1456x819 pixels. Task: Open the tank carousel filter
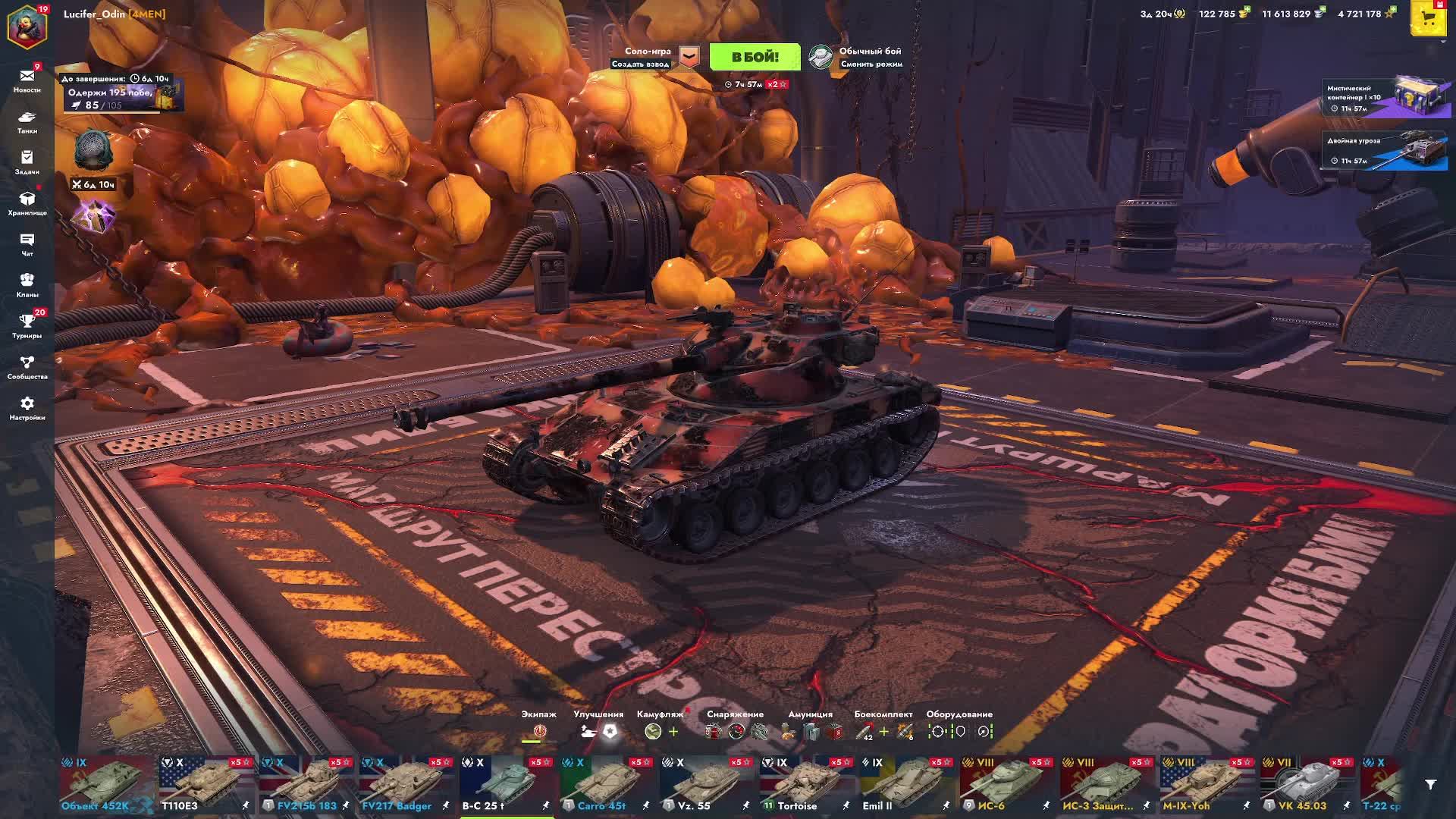(1430, 785)
